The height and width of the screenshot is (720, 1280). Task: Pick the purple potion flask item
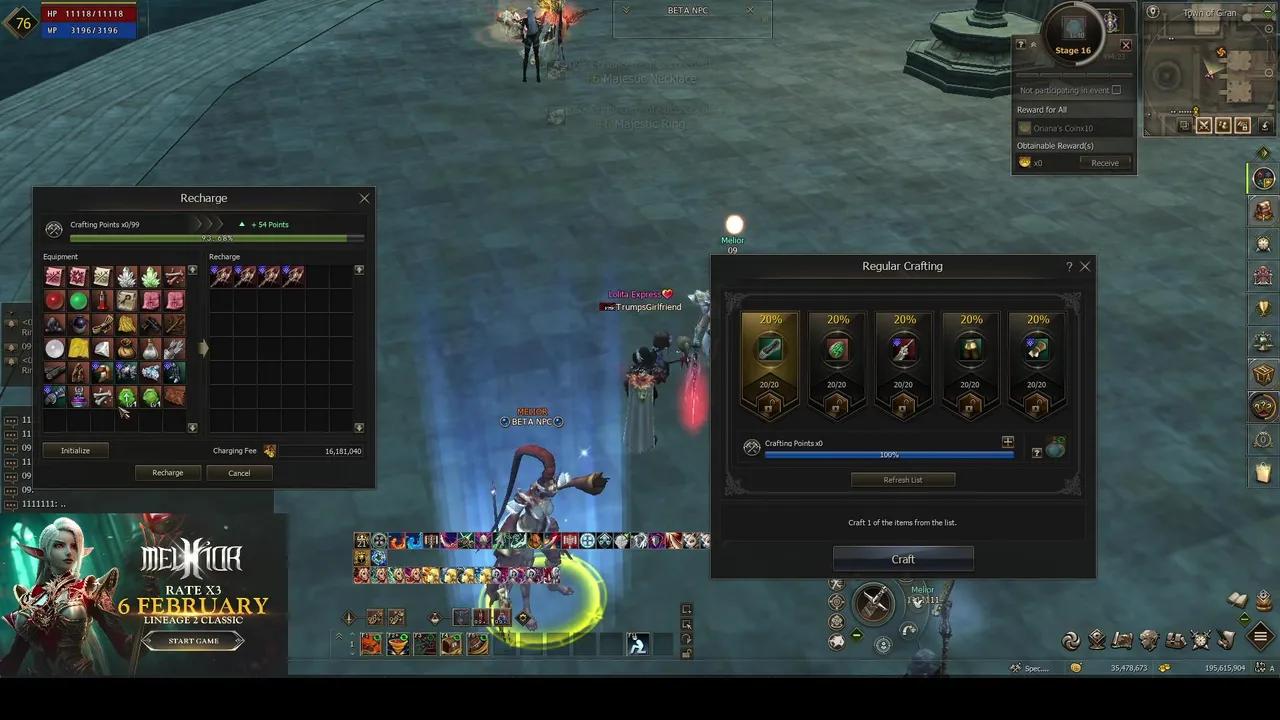pyautogui.click(x=78, y=397)
